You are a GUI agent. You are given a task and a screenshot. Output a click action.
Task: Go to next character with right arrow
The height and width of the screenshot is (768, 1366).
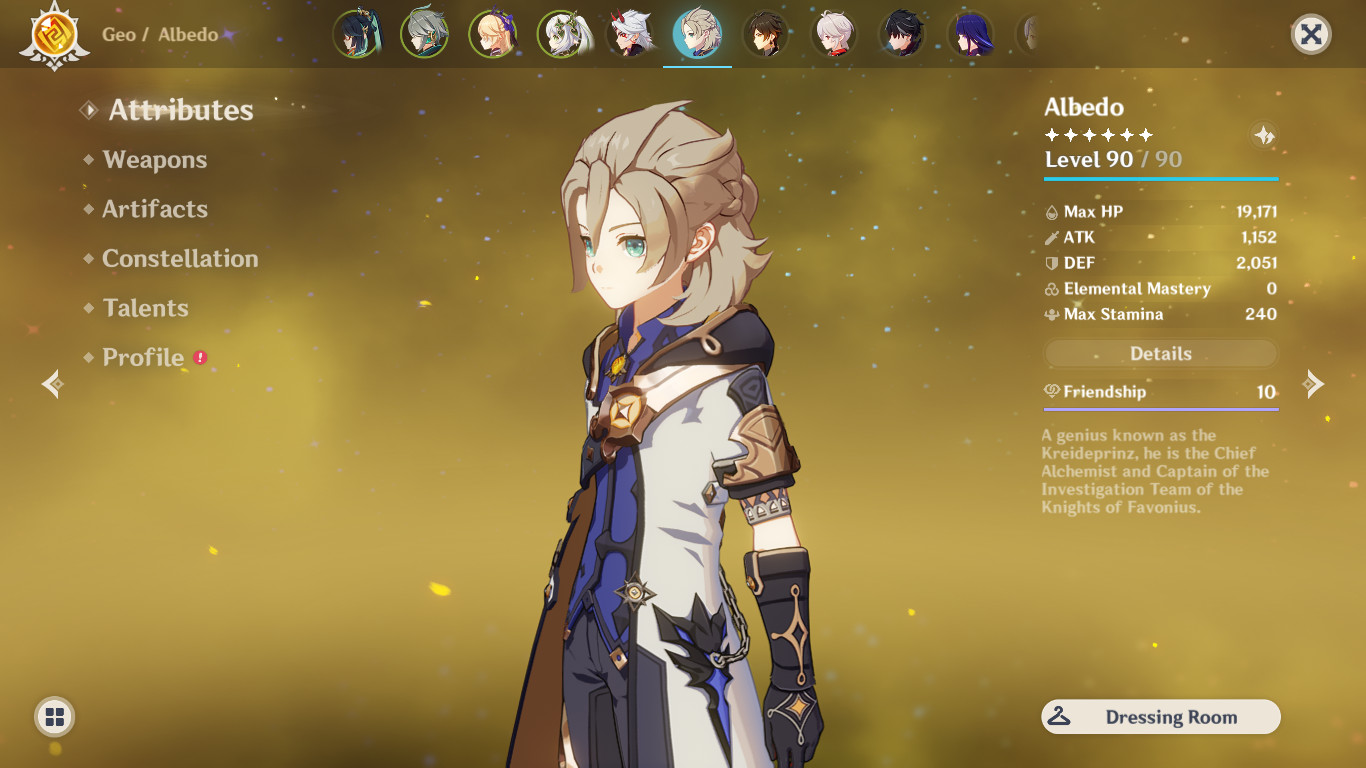(x=1315, y=383)
